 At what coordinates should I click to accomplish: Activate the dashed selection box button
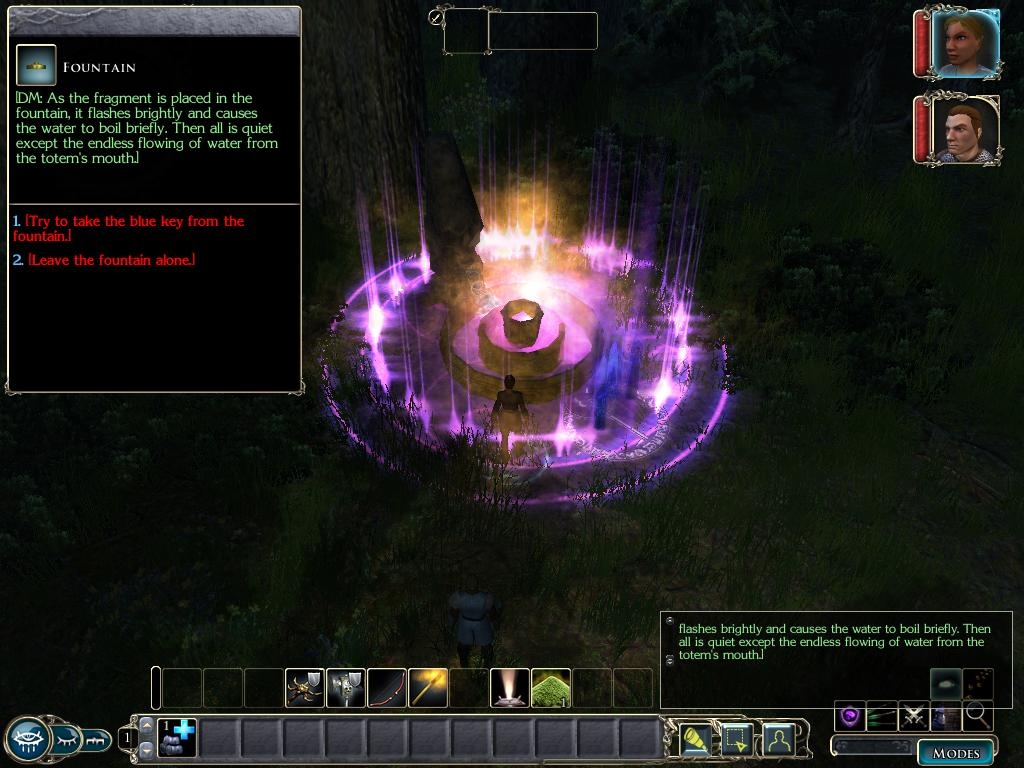click(x=736, y=739)
